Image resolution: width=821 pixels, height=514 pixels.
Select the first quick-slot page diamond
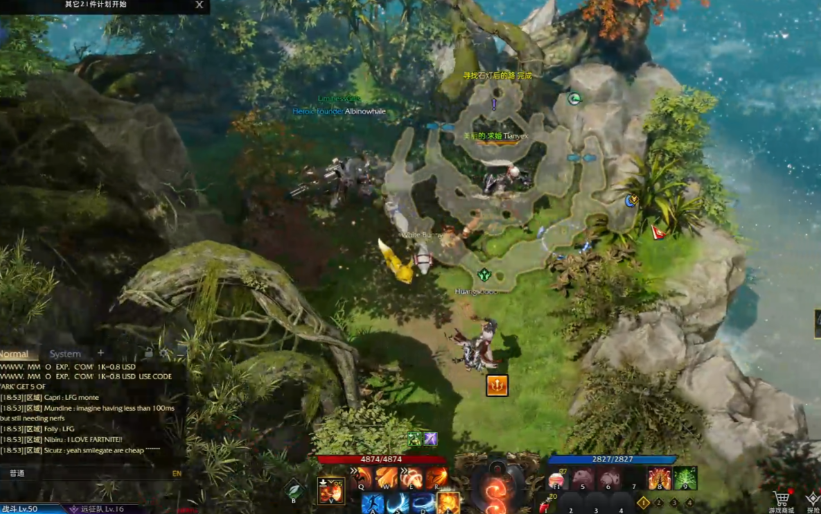643,502
